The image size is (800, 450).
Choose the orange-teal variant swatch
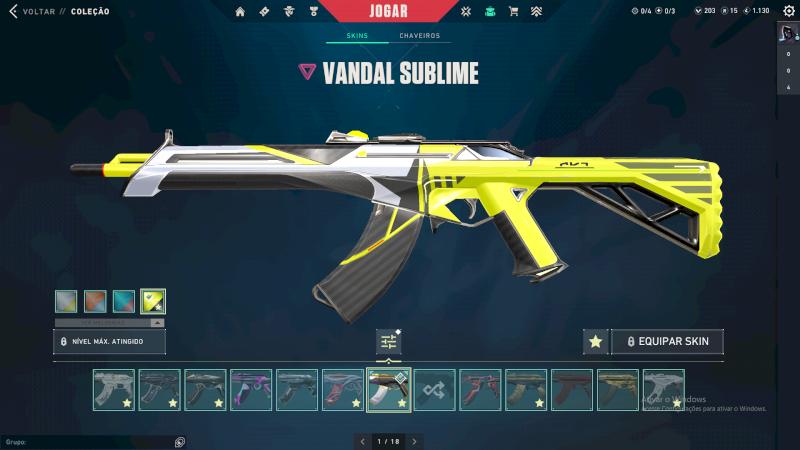96,301
